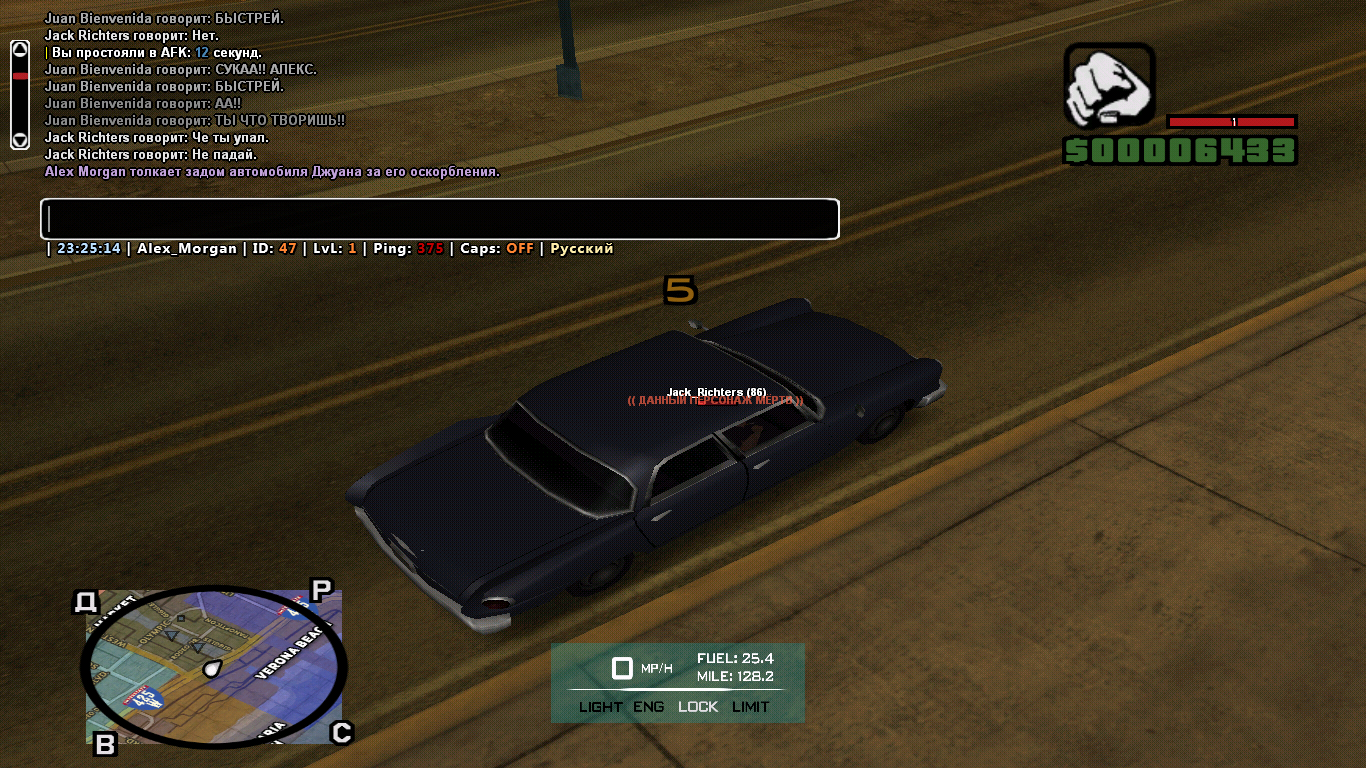Toggle the LOCK indicator on the speedometer
This screenshot has height=768, width=1366.
click(x=698, y=707)
